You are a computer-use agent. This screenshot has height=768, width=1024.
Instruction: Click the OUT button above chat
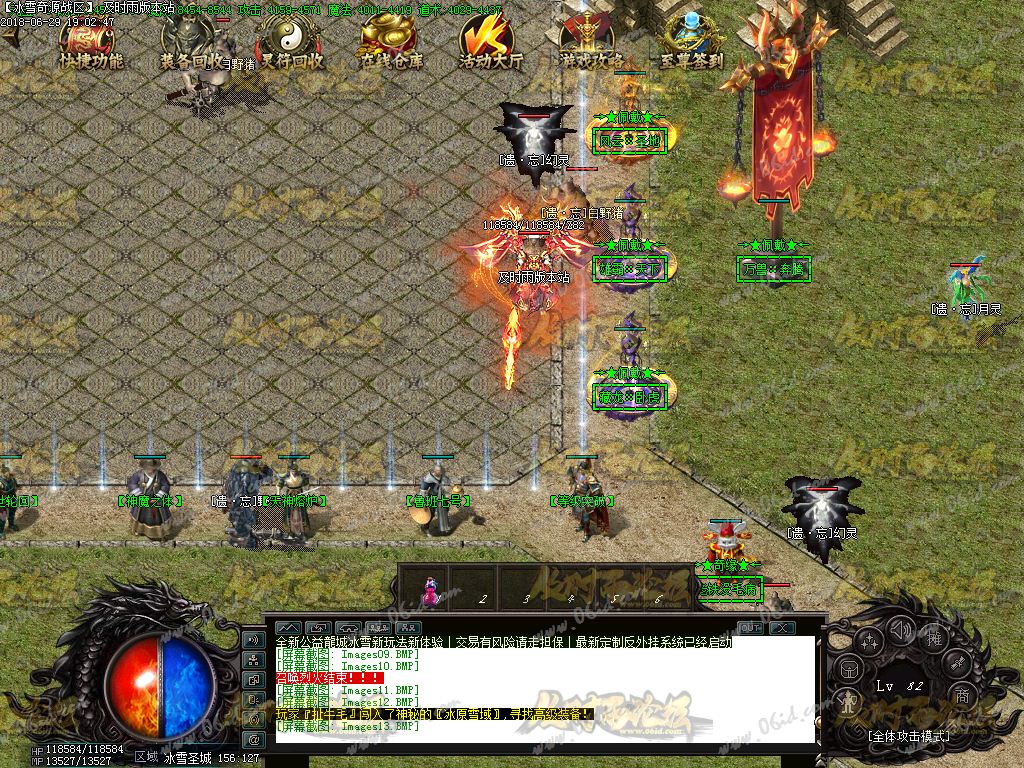click(750, 628)
